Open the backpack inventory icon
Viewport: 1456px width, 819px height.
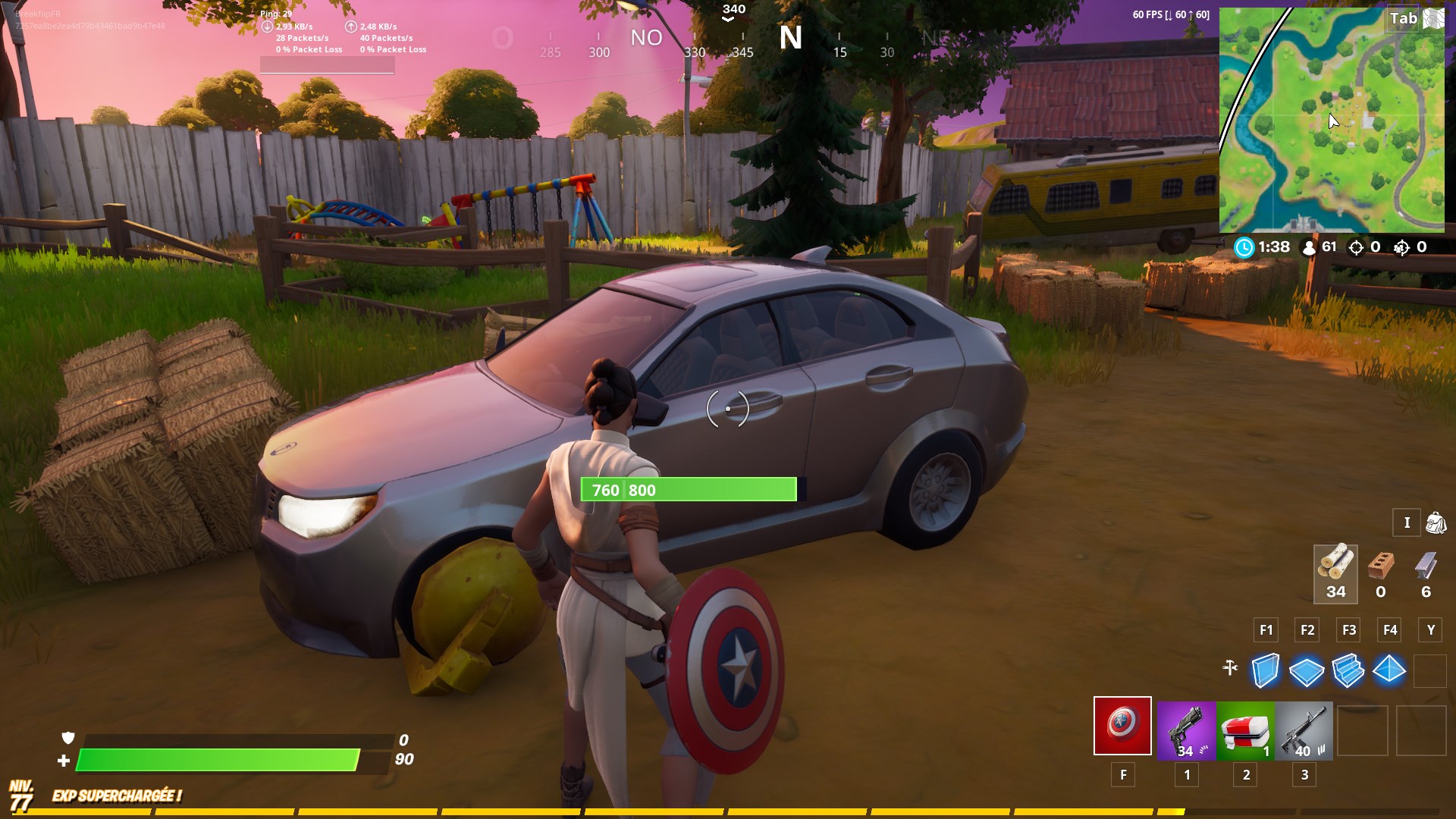tap(1436, 522)
